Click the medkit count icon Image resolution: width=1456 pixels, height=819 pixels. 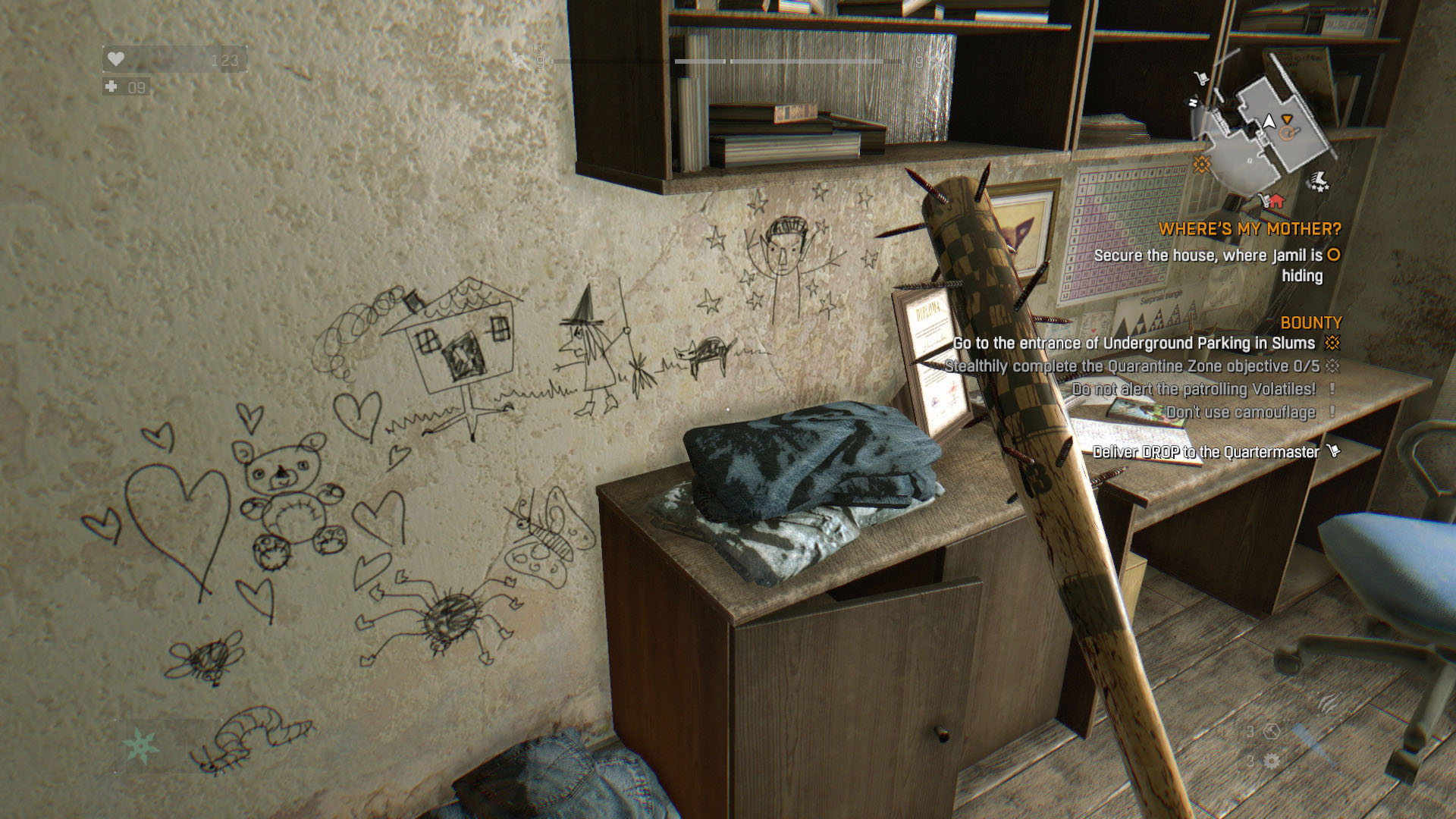[x=111, y=87]
